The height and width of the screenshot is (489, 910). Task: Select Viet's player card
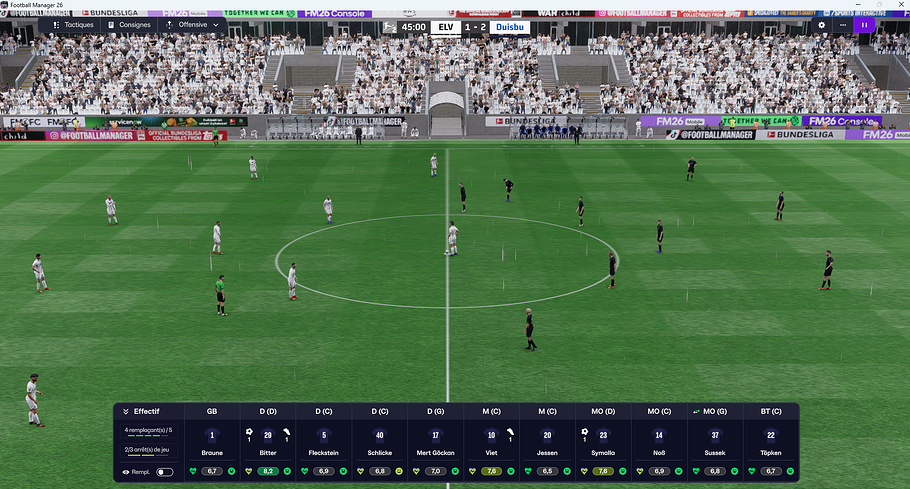click(x=491, y=441)
